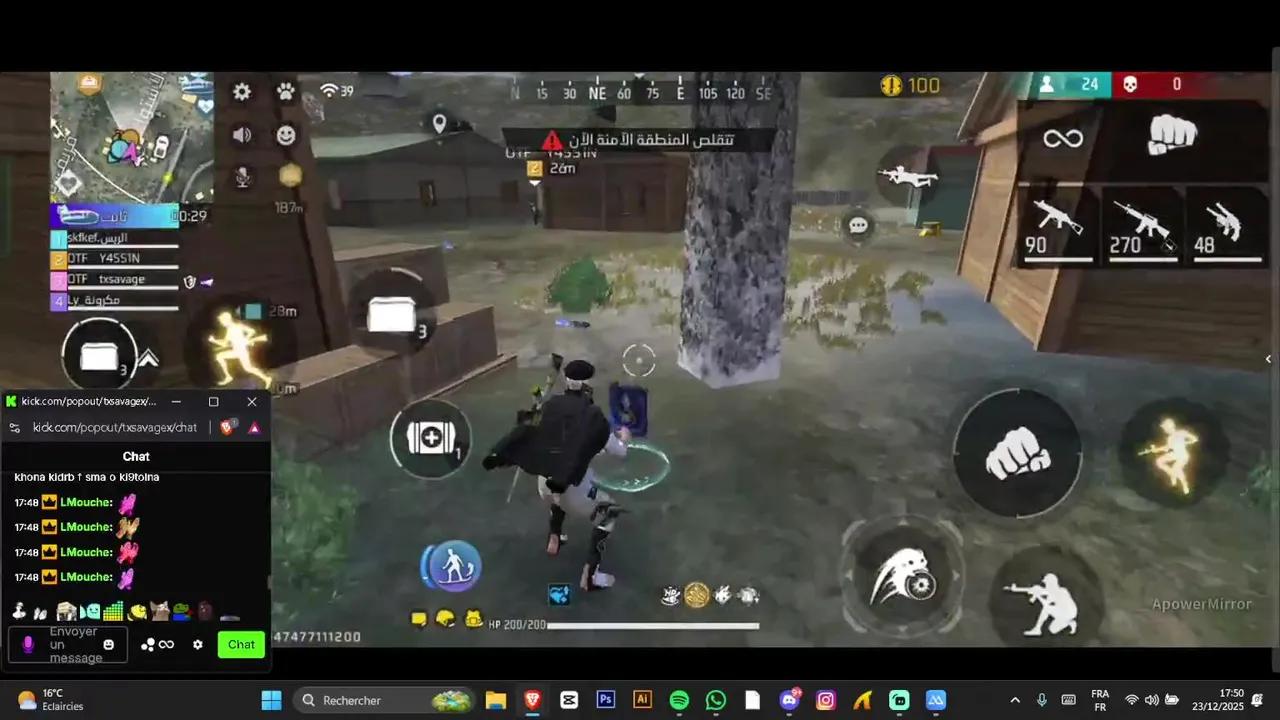
Task: Expand hidden system tray icons
Action: 1014,700
